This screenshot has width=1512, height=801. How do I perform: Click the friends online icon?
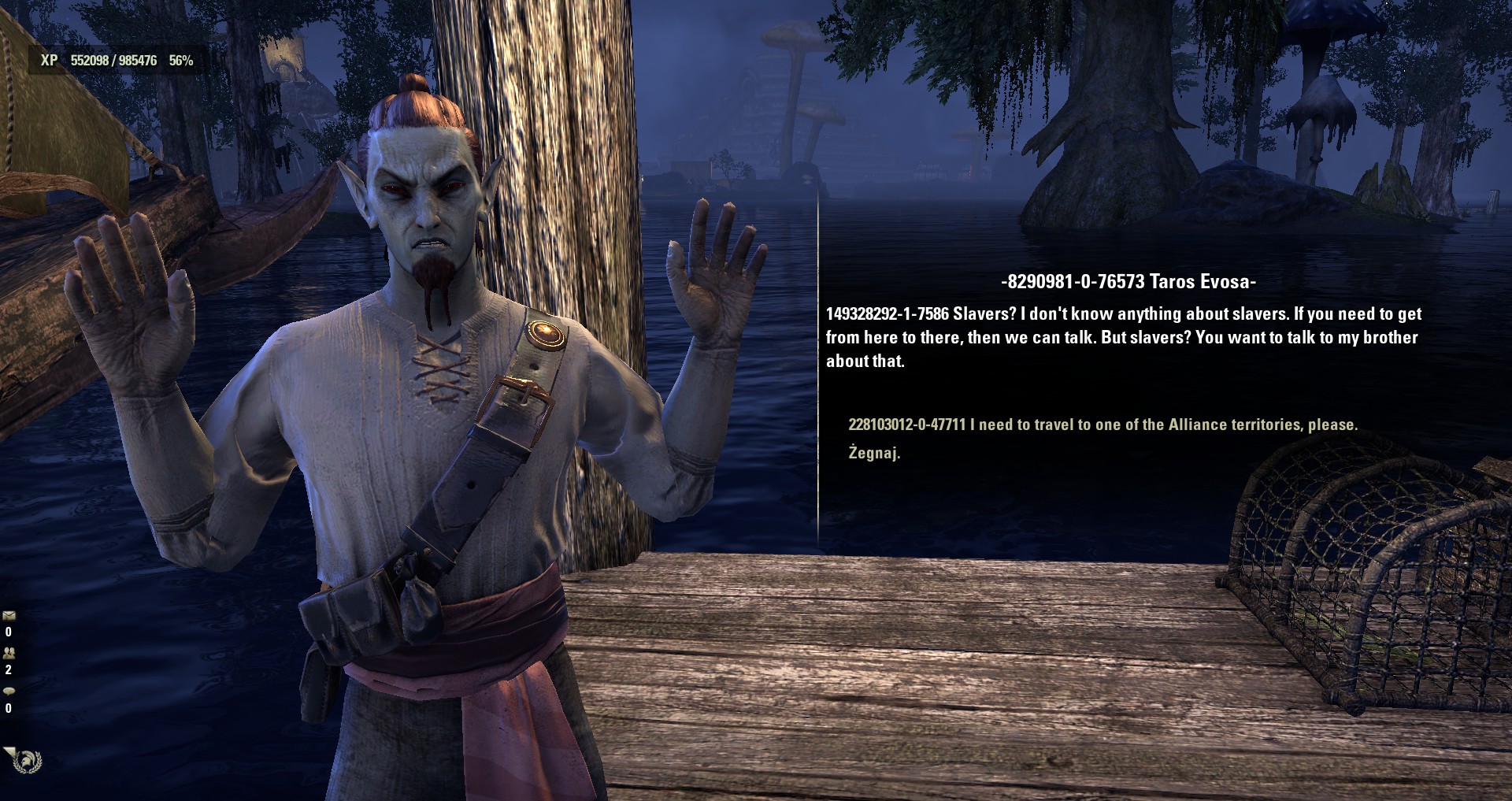9,653
